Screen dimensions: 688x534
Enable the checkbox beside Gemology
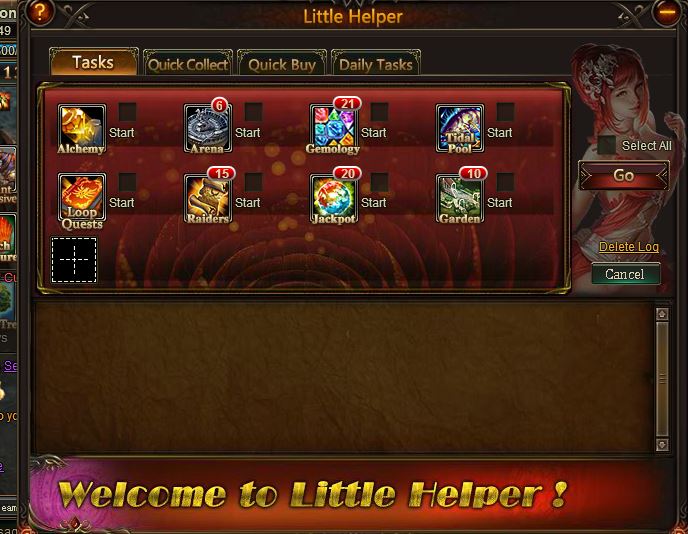[380, 111]
